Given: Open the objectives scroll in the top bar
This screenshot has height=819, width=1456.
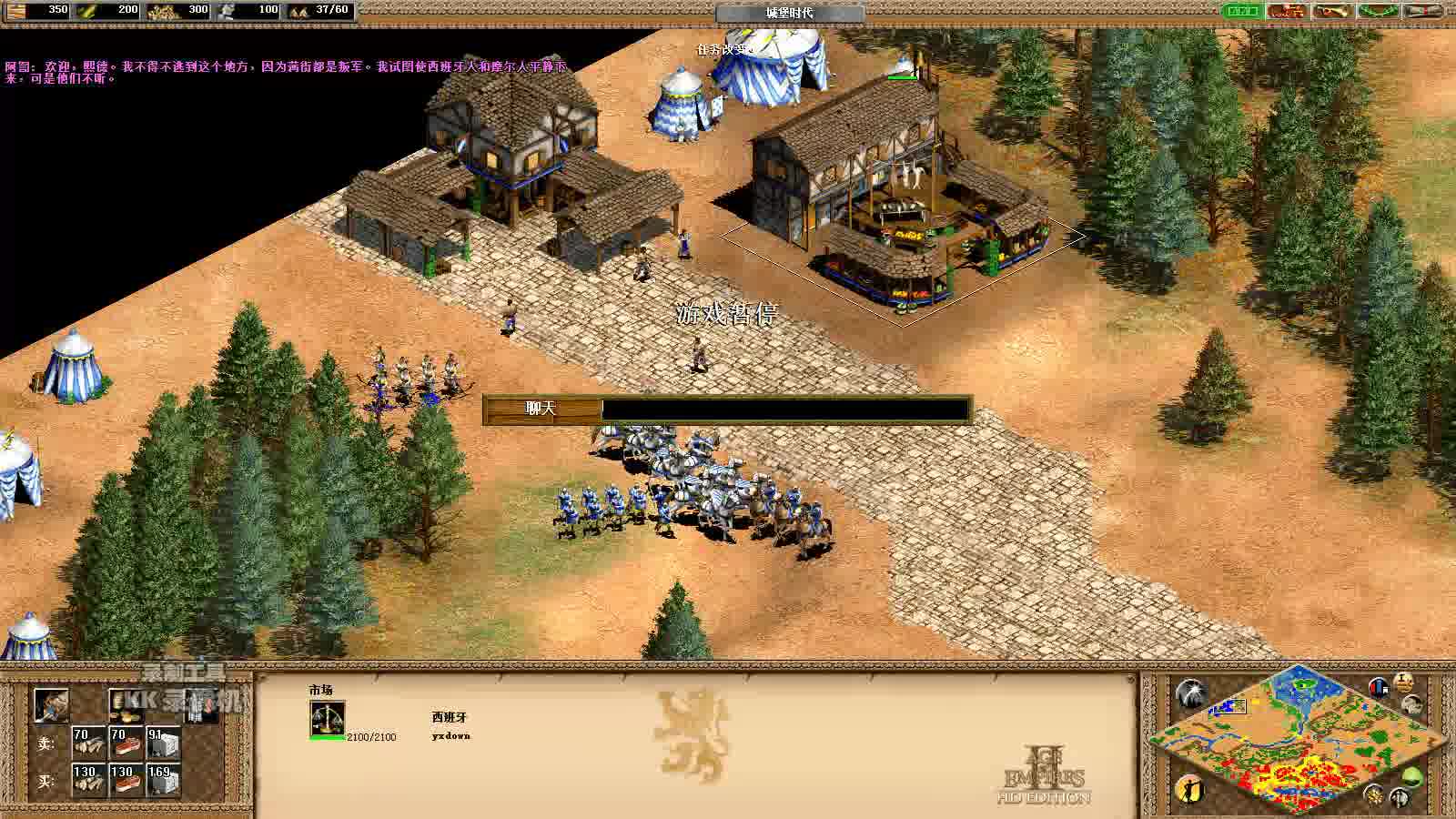Looking at the screenshot, I should click(1423, 11).
